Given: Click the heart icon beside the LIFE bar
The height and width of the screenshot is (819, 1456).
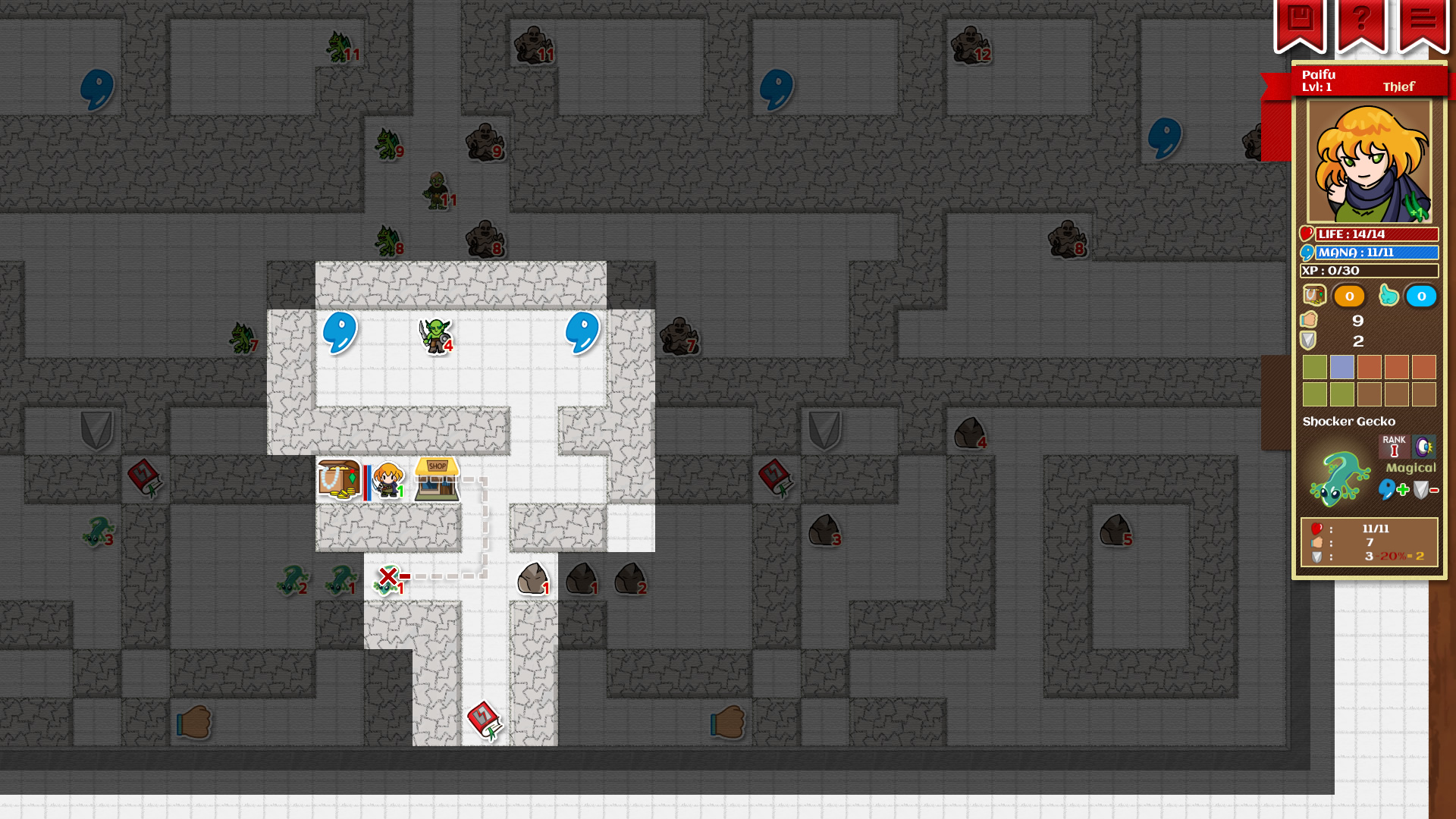Looking at the screenshot, I should tap(1307, 234).
